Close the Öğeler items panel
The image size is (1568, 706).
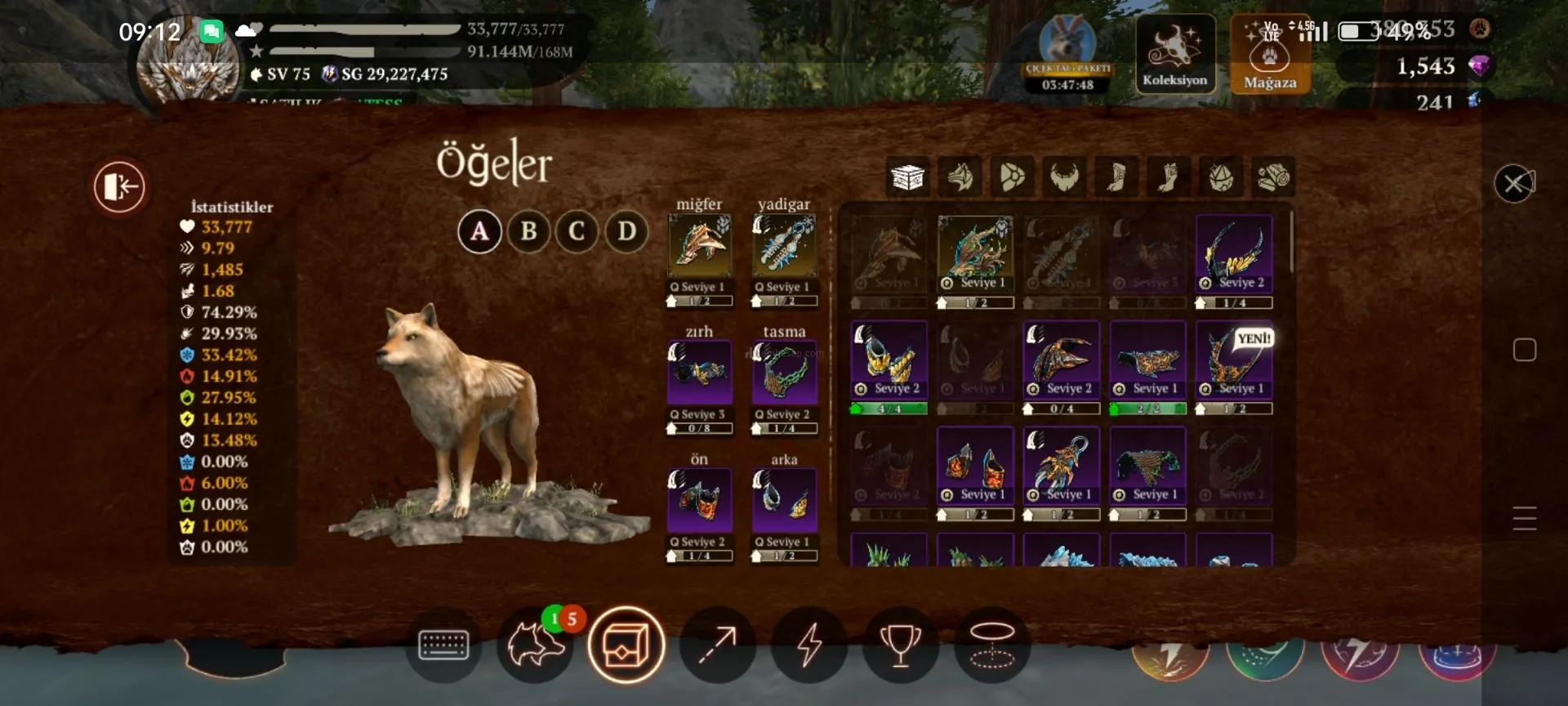tap(1514, 184)
